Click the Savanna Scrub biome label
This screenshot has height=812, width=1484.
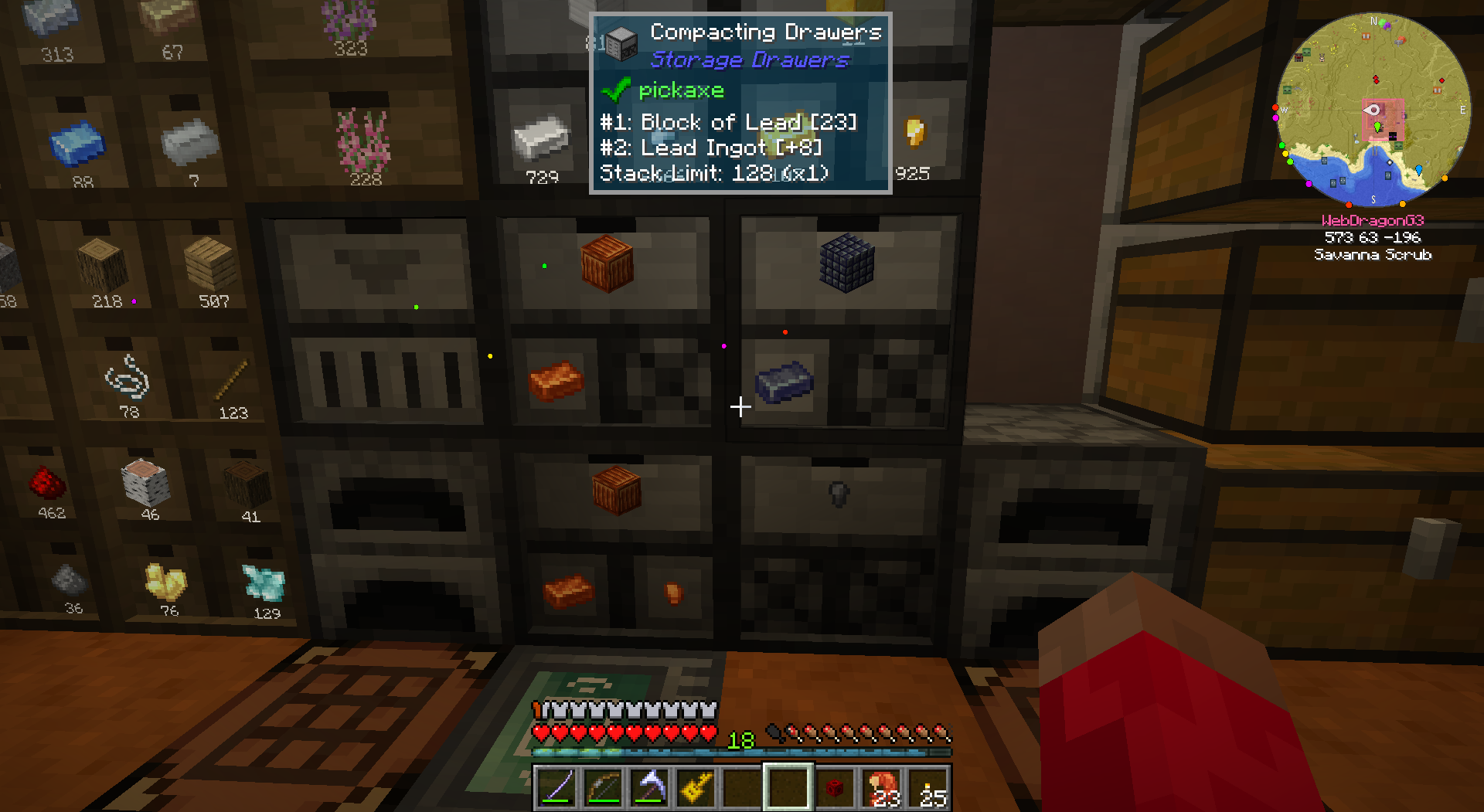point(1373,255)
